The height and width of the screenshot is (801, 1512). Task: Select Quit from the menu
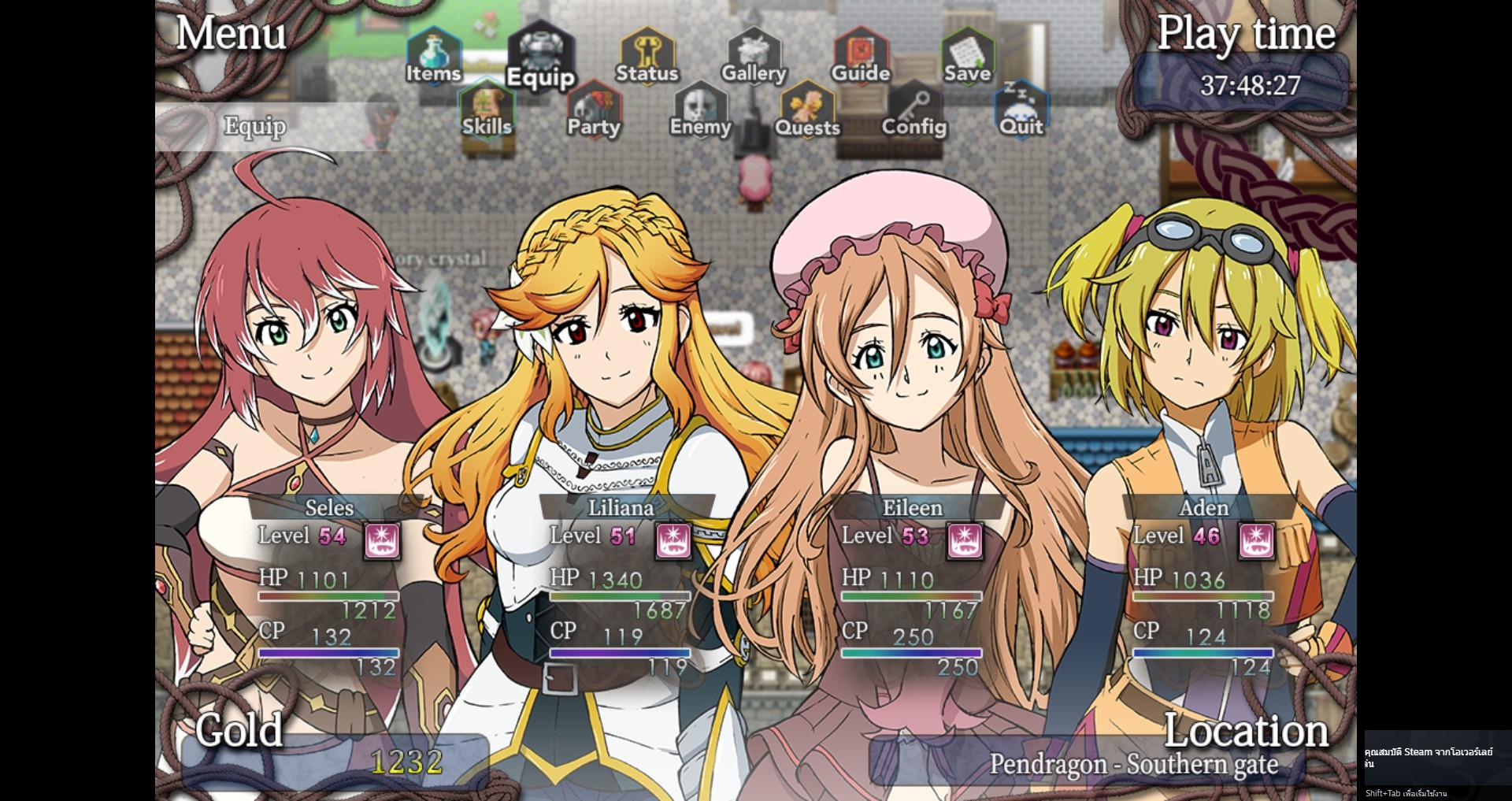point(1021,110)
